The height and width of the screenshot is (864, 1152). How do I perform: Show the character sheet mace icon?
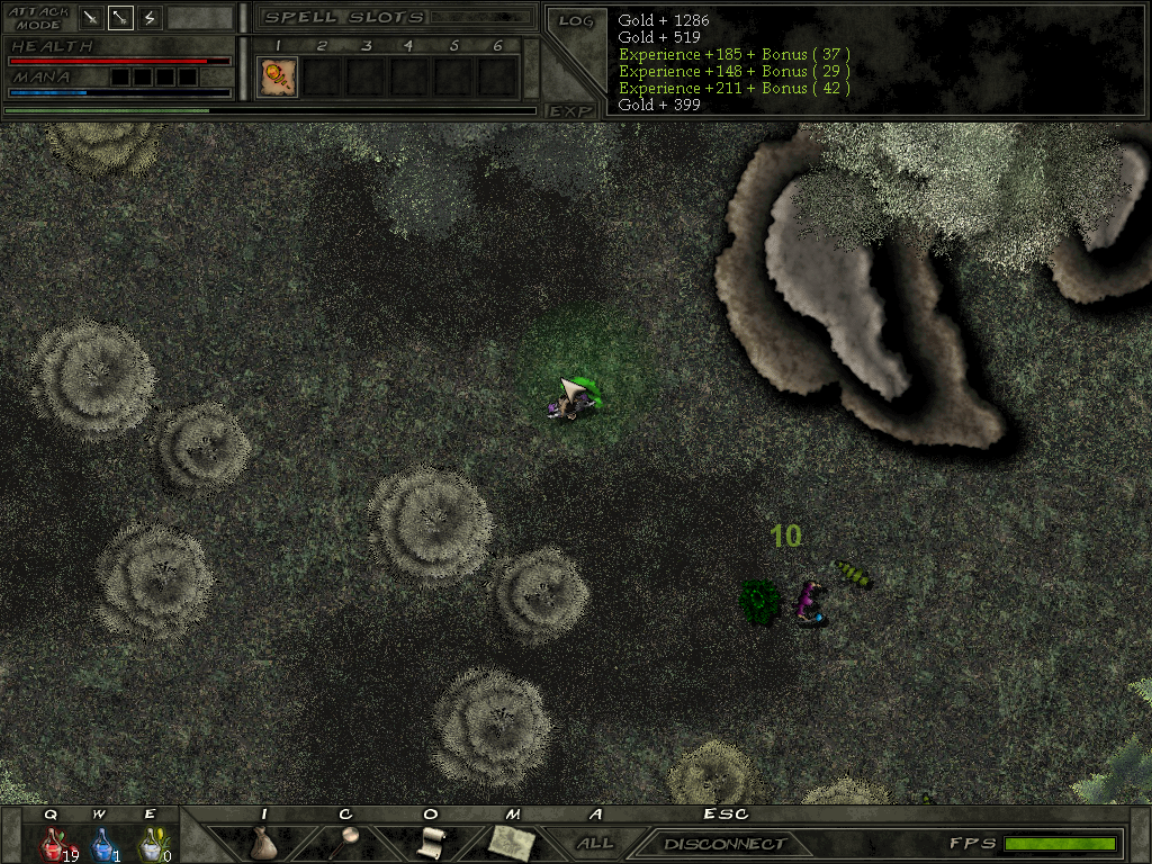346,840
